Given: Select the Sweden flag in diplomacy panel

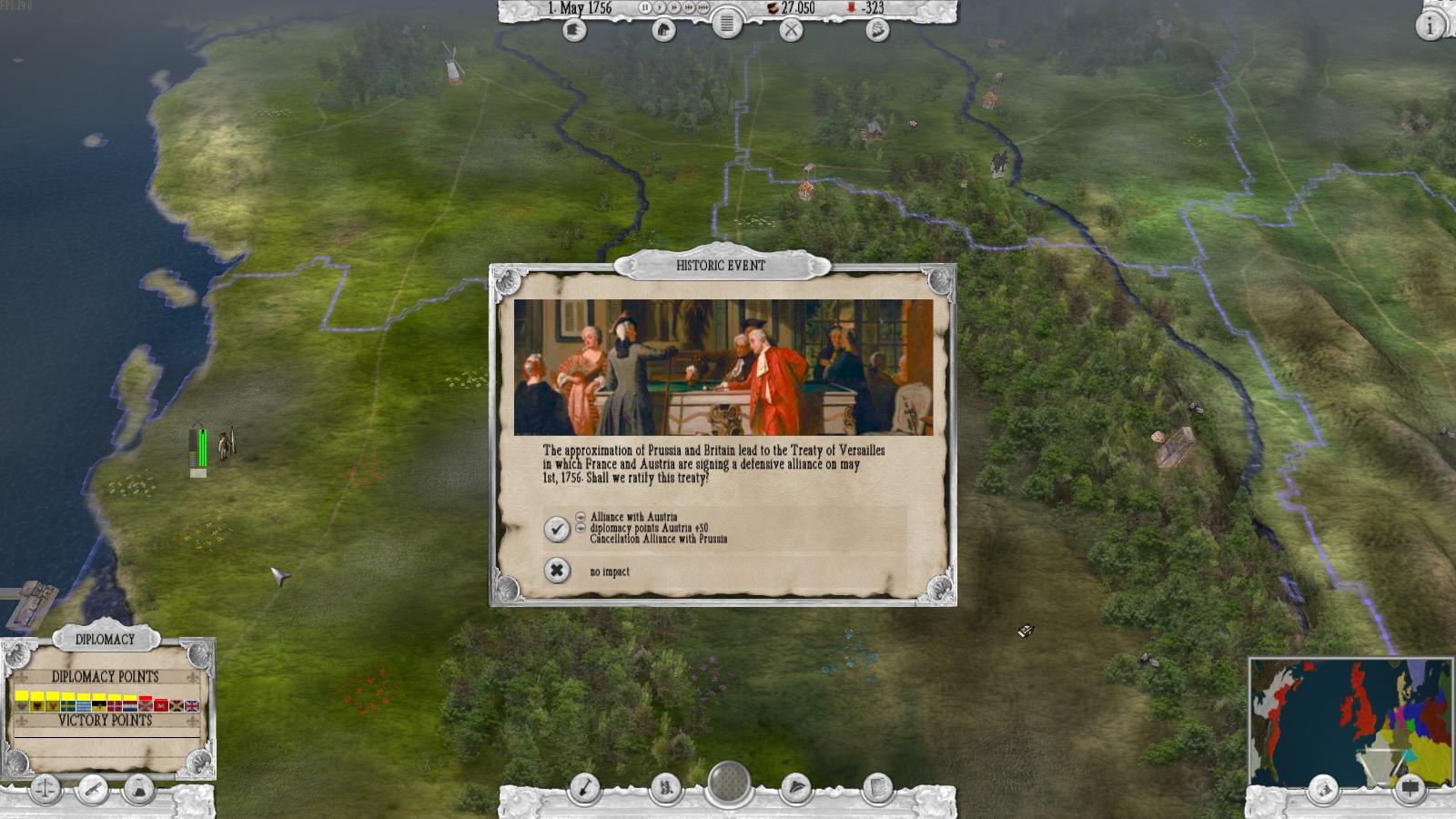Looking at the screenshot, I should [68, 705].
